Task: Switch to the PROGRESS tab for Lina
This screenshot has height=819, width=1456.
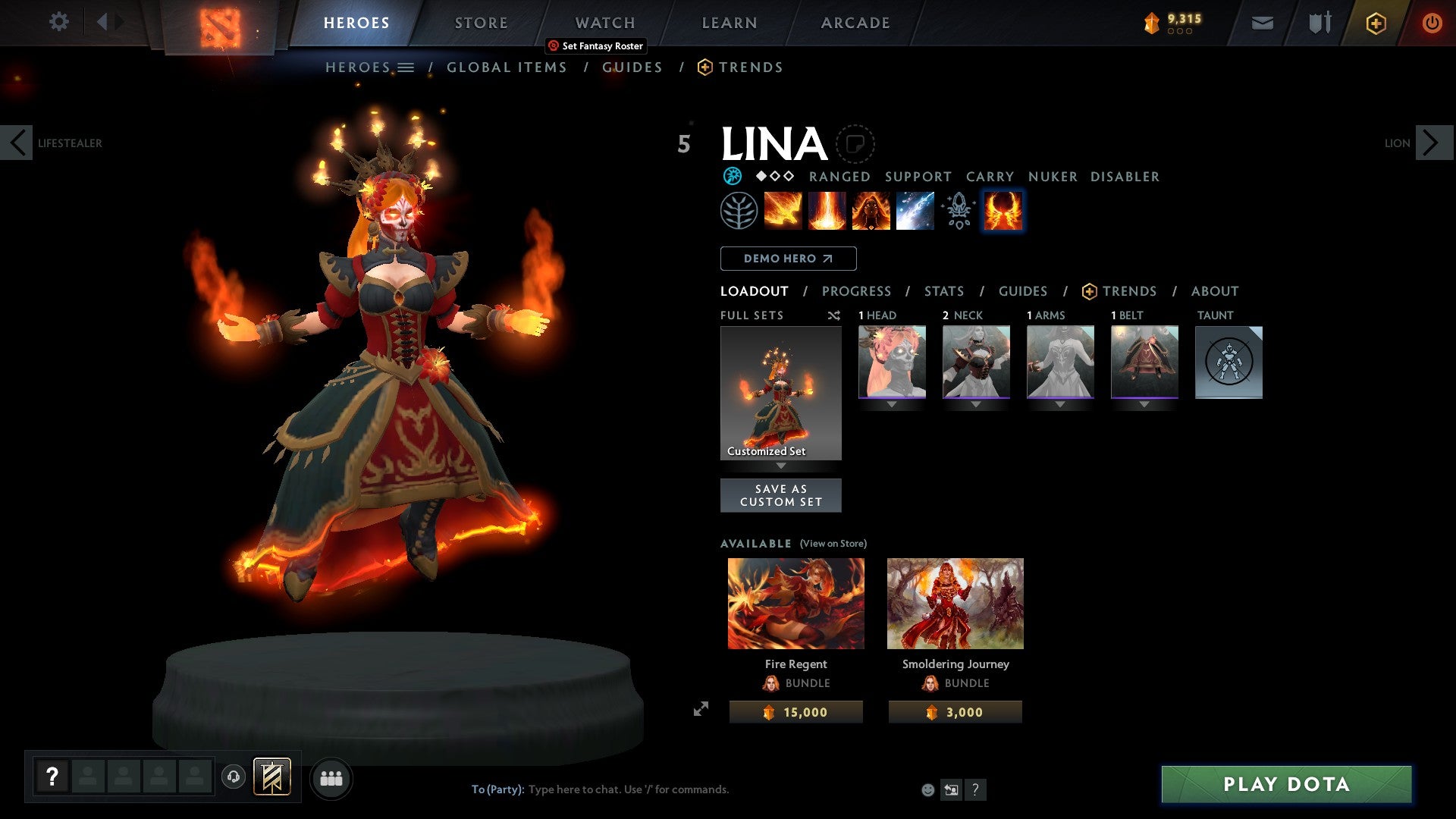Action: 857,291
